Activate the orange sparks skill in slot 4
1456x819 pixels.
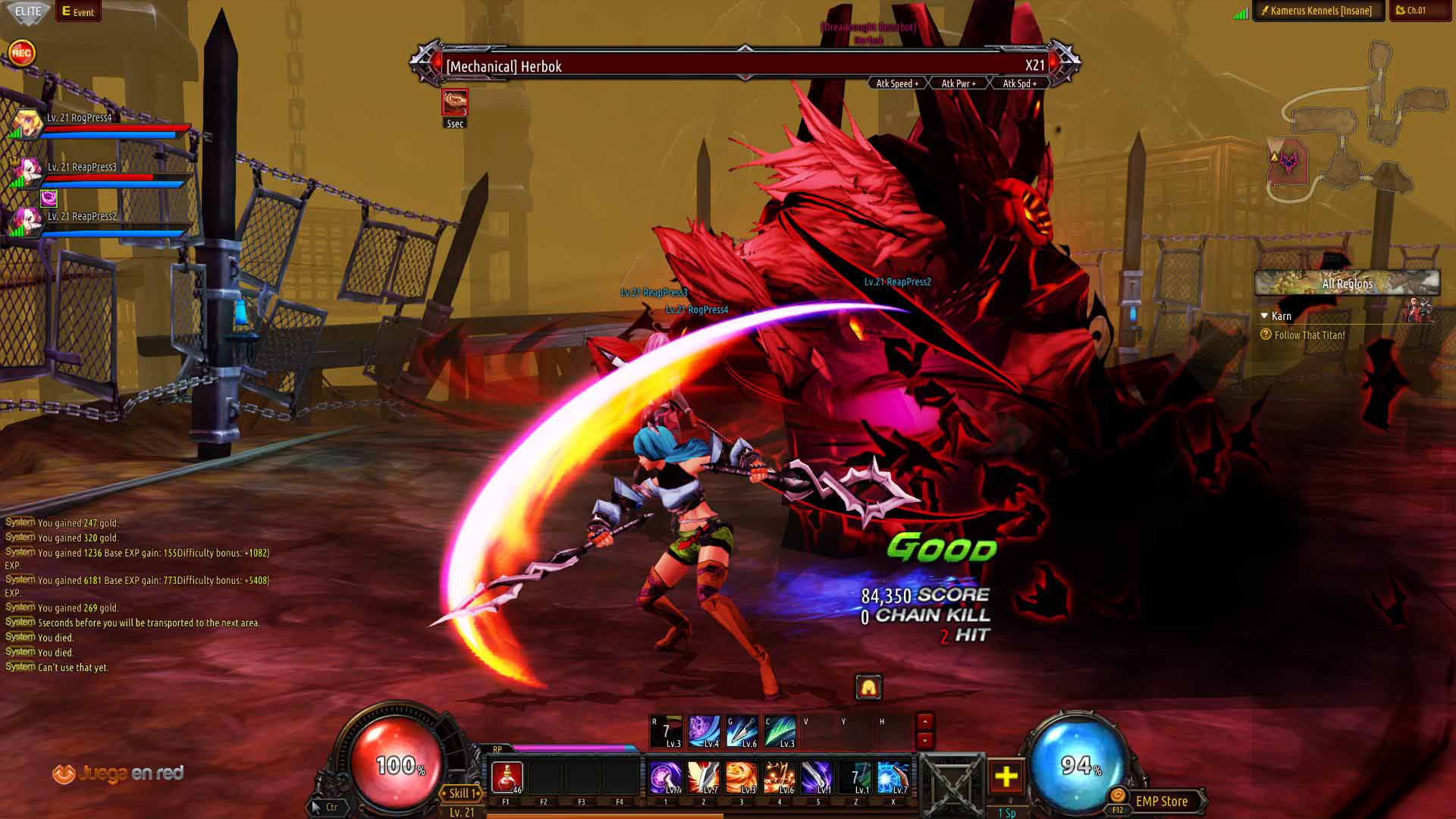779,778
